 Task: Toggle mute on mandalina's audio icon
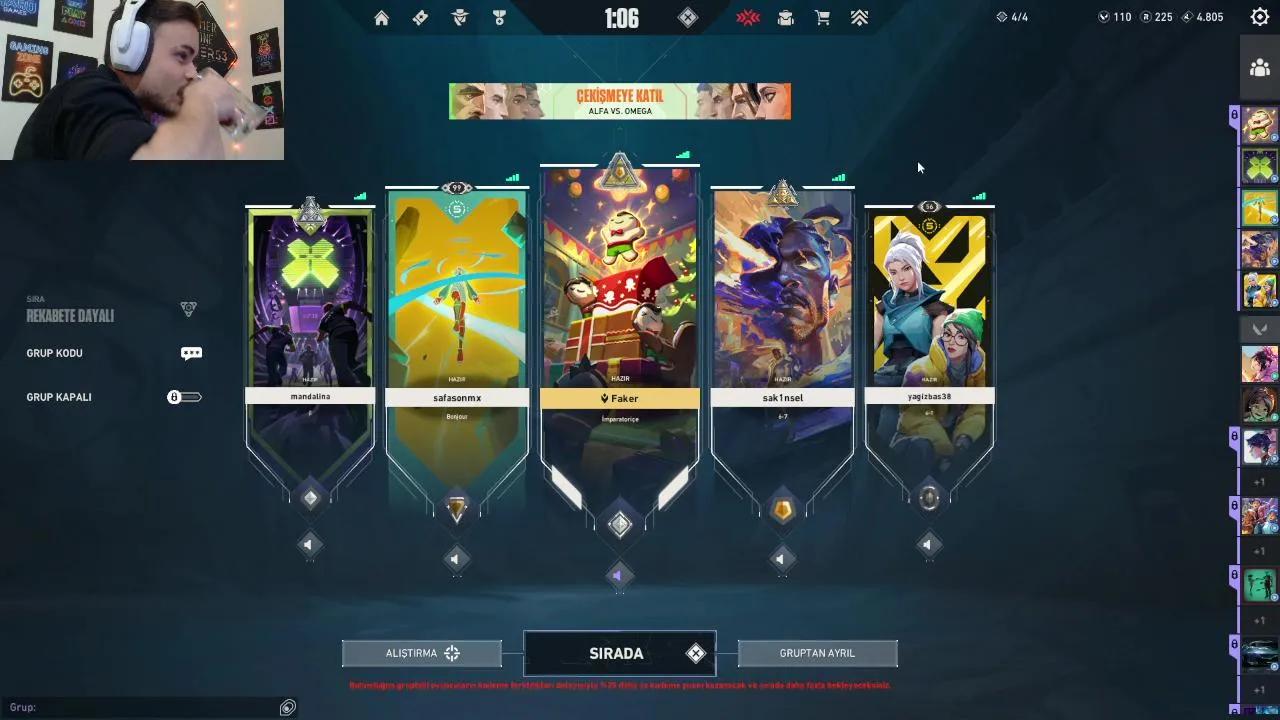tap(310, 545)
